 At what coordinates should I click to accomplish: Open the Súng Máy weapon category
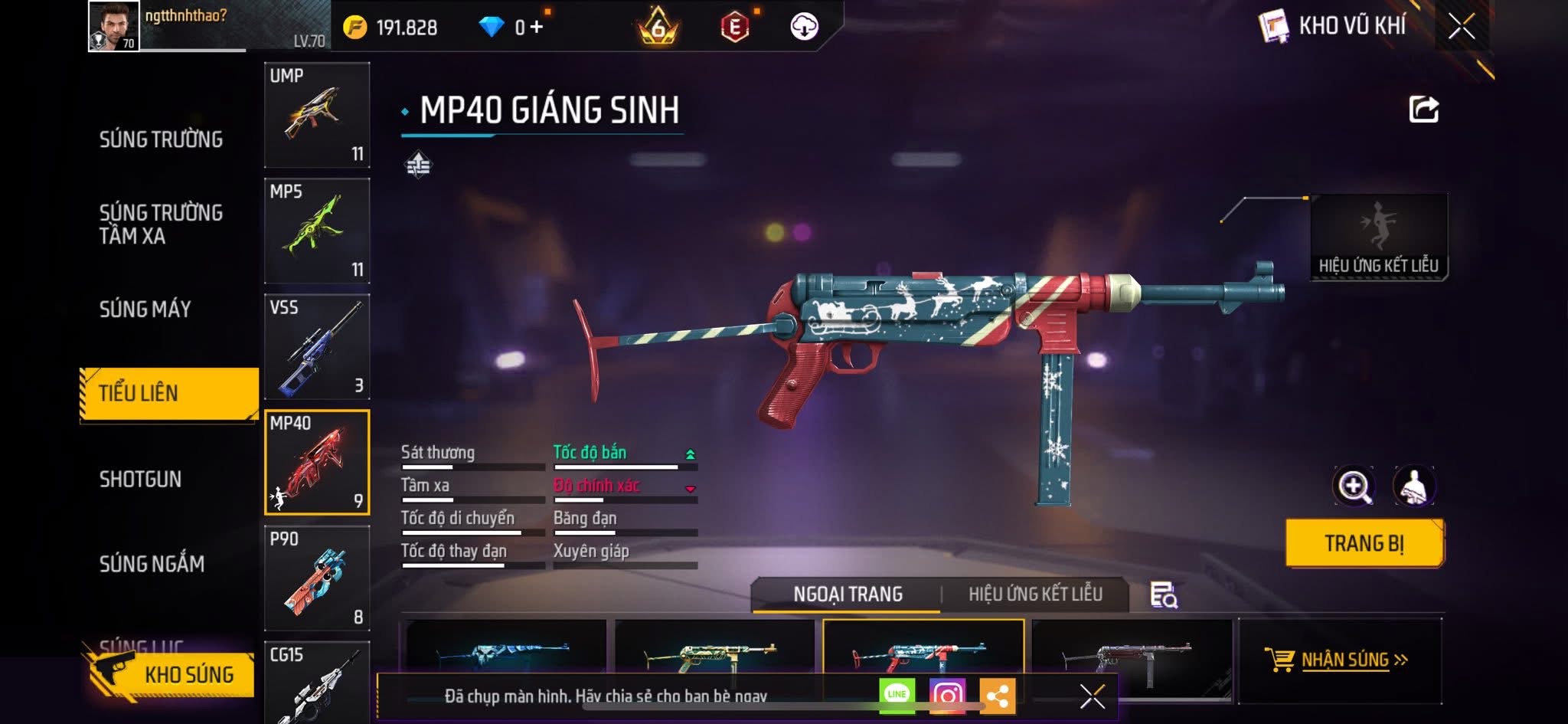click(x=145, y=309)
